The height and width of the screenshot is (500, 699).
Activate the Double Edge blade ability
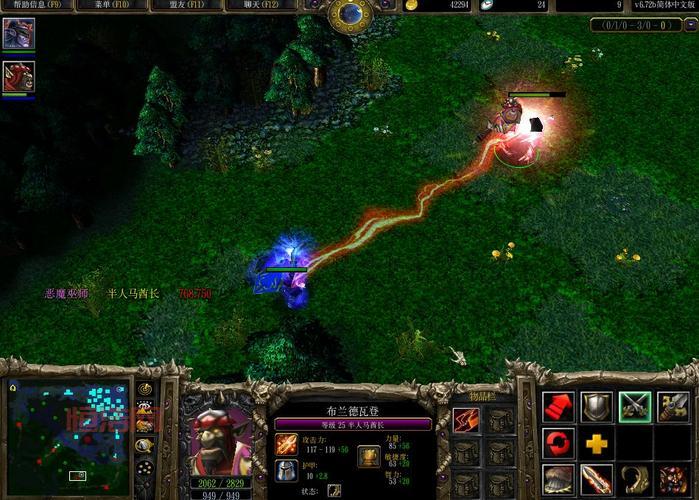(x=596, y=479)
